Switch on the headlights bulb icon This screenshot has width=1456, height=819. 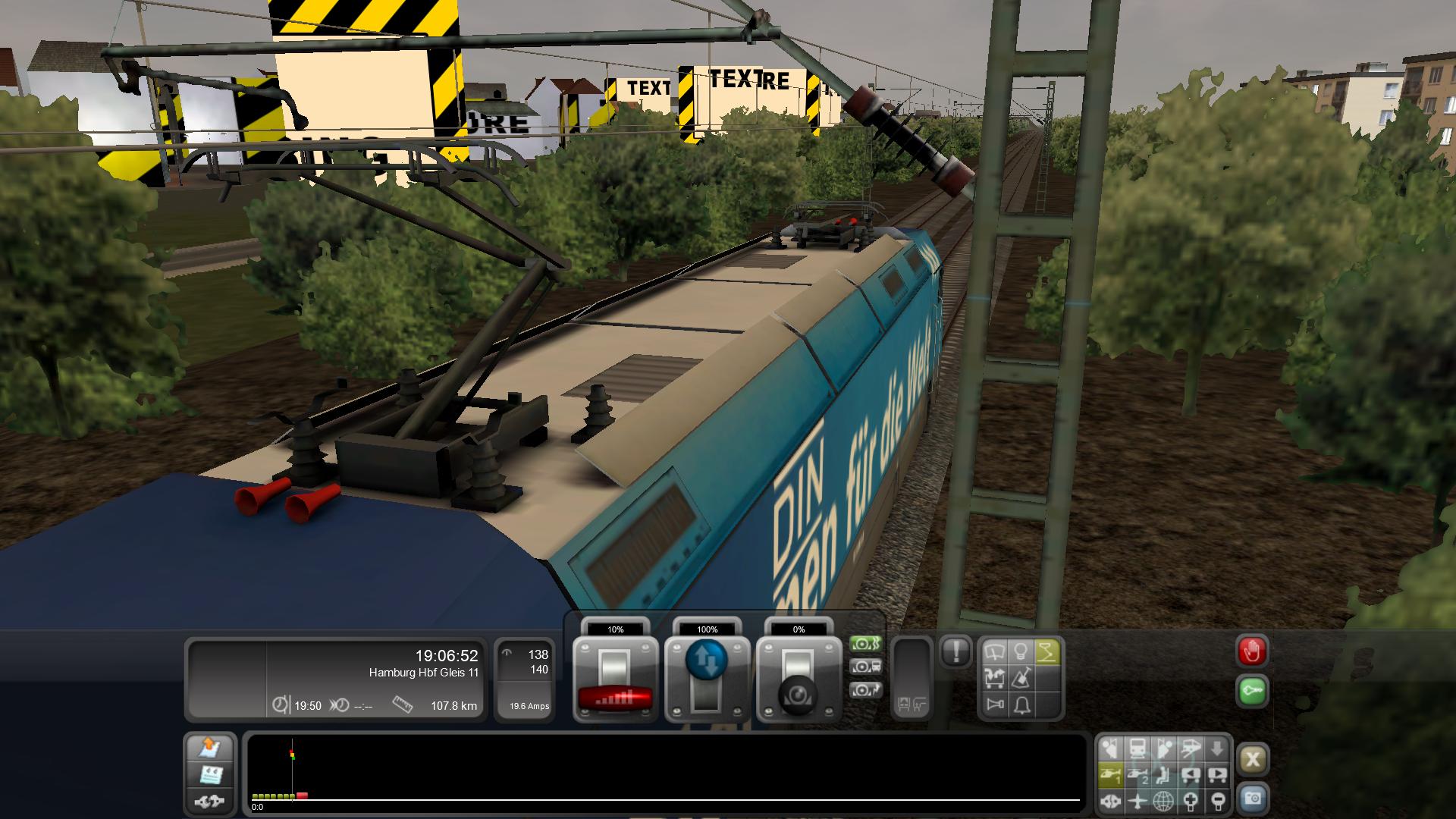(x=1021, y=652)
